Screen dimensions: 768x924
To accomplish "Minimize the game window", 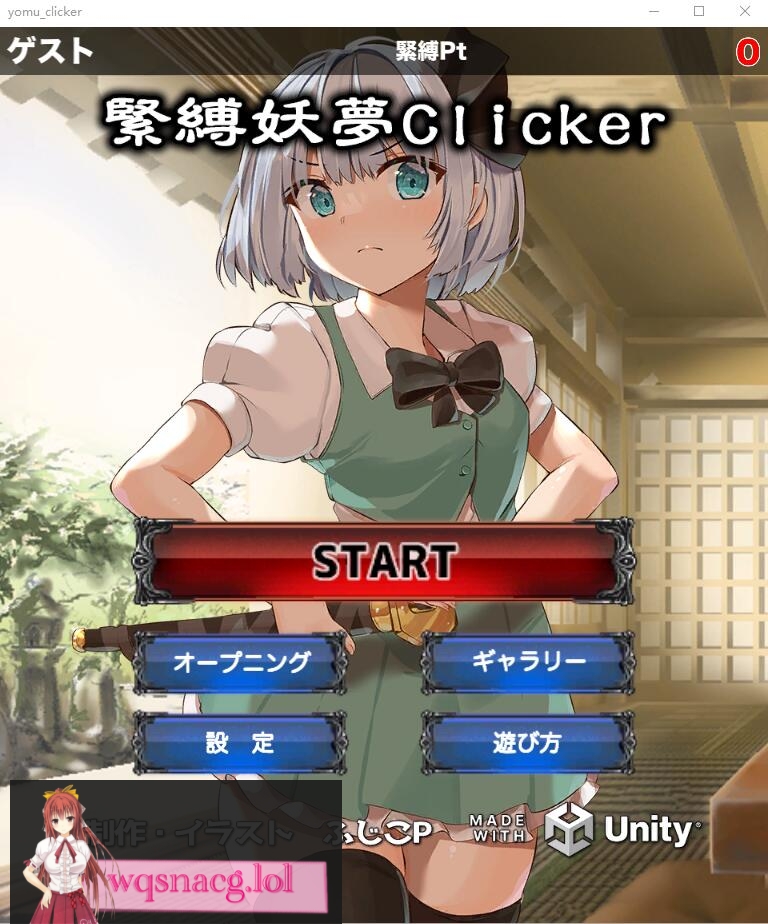I will (653, 12).
